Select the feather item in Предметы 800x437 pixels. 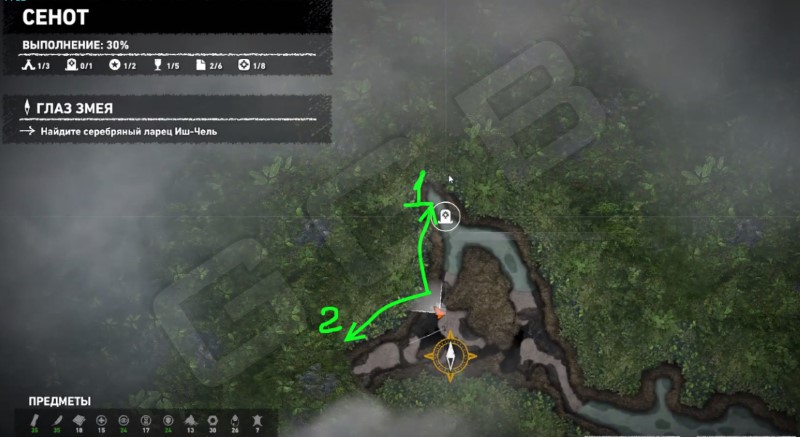[58, 420]
